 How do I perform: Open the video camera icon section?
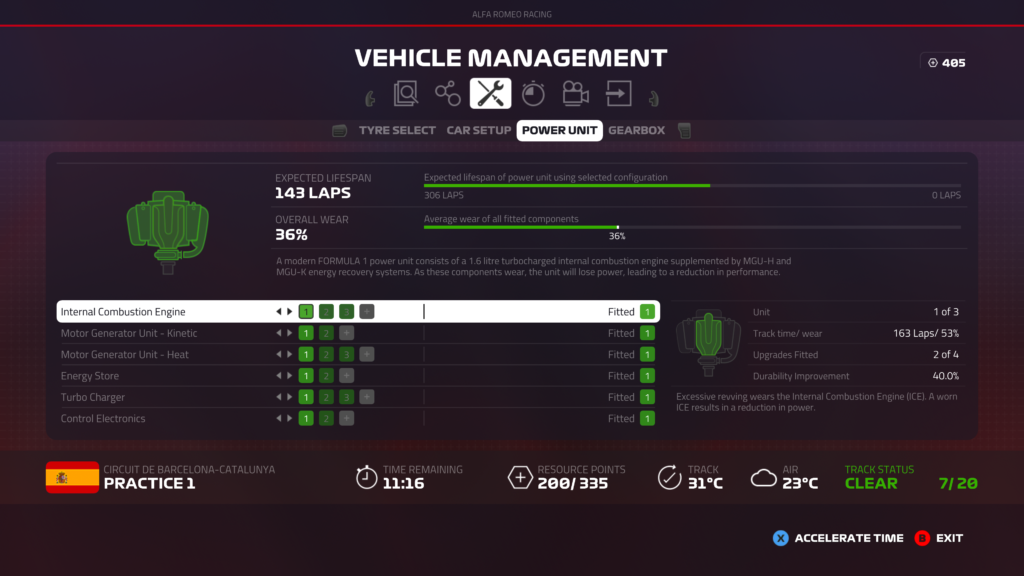coord(575,94)
